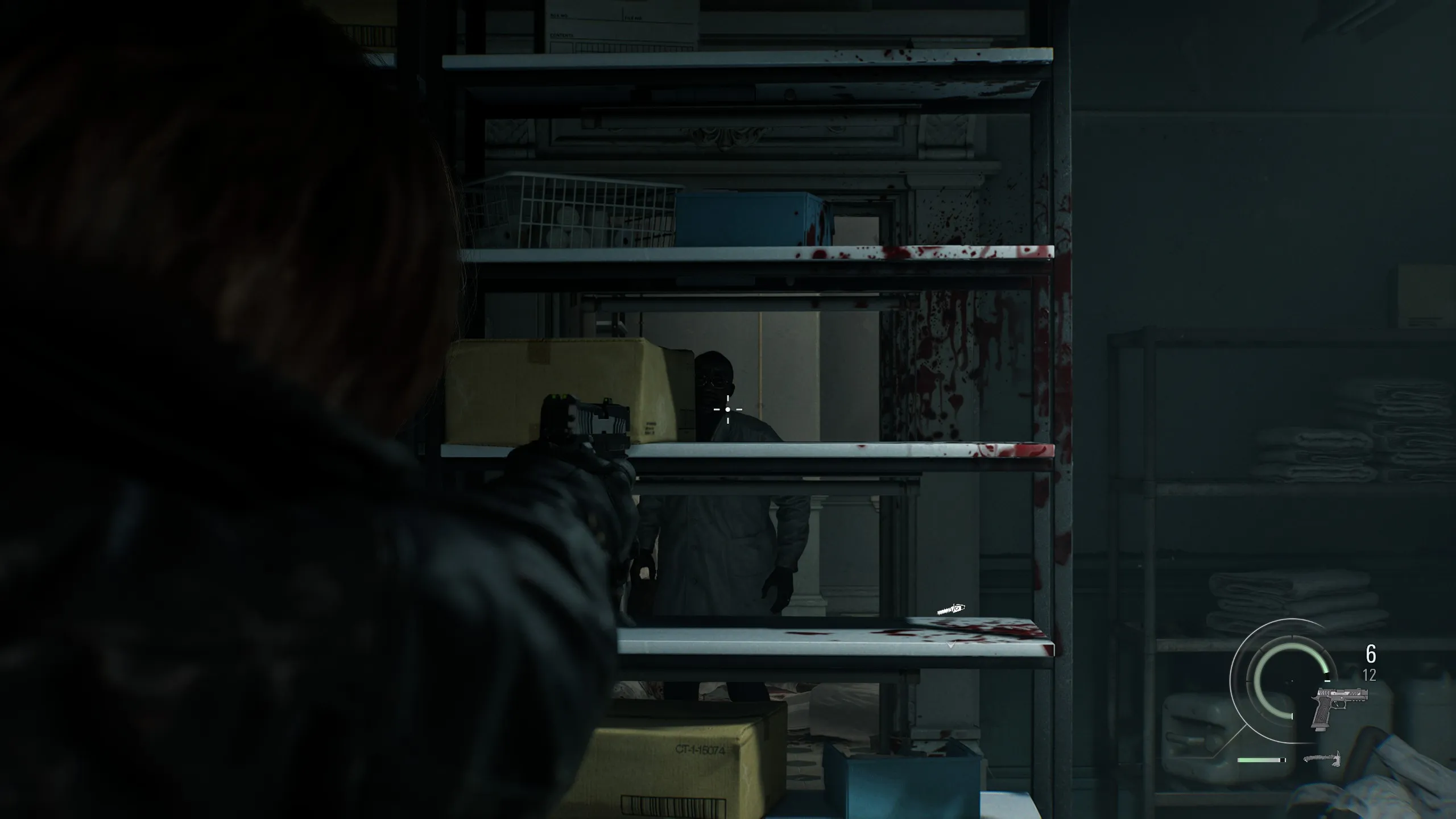
Task: Click the reserve ammo number 12
Action: [x=1369, y=675]
